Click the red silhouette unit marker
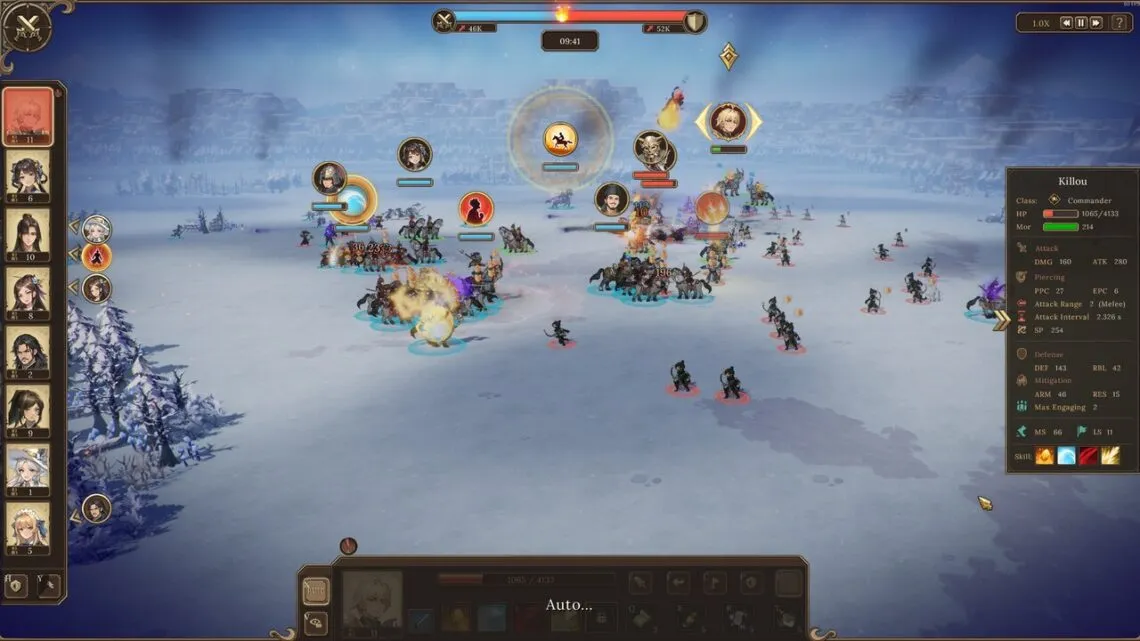The image size is (1140, 641). point(476,208)
